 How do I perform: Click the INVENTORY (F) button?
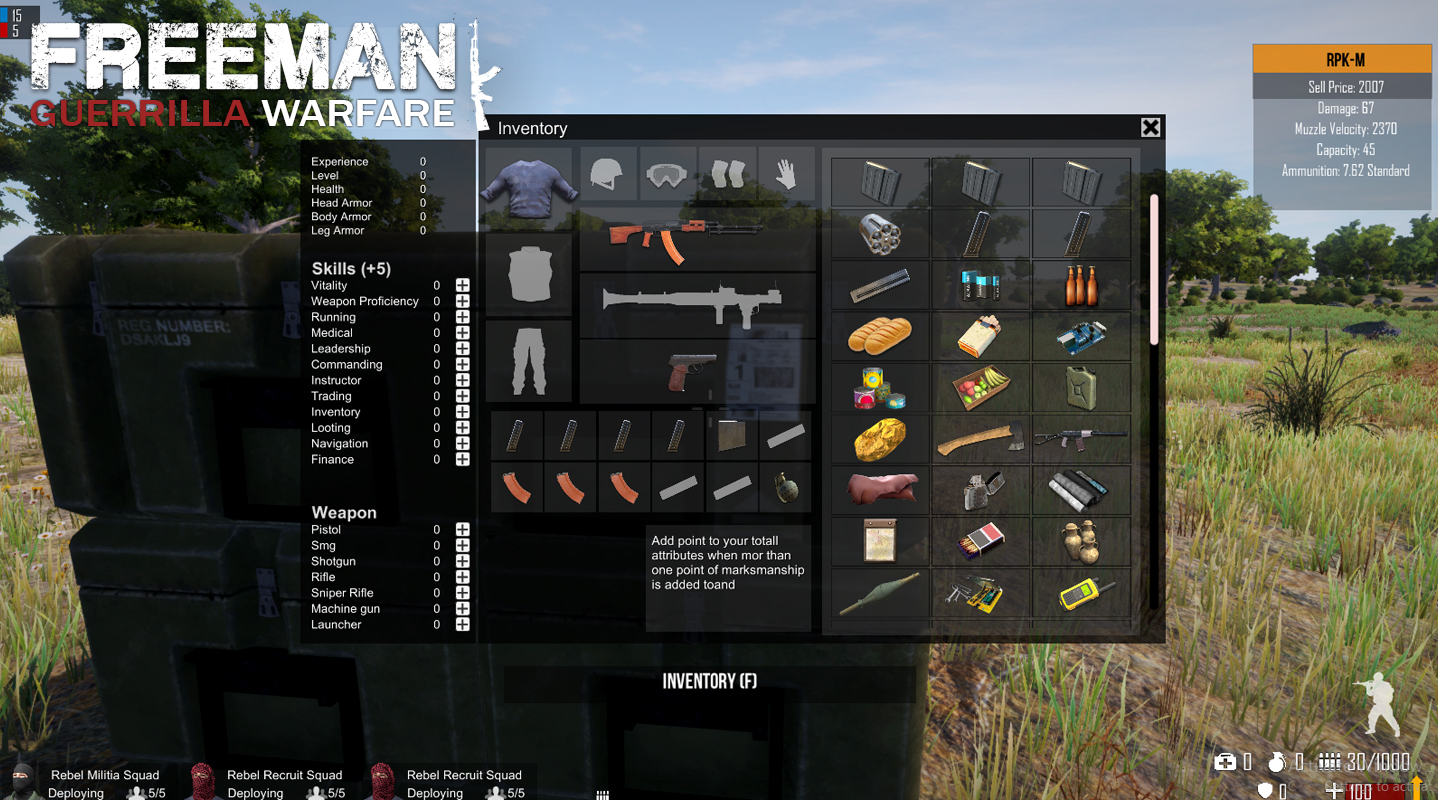click(708, 681)
